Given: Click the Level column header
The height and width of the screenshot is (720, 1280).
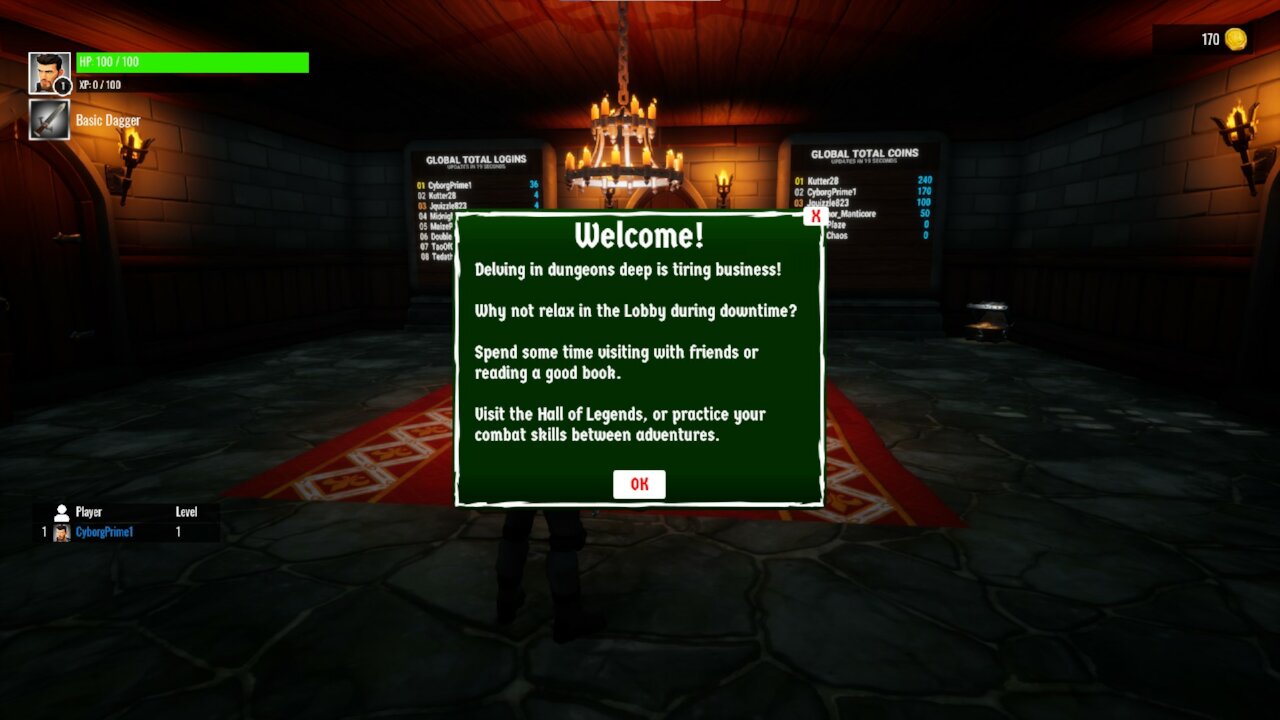Looking at the screenshot, I should click(186, 511).
